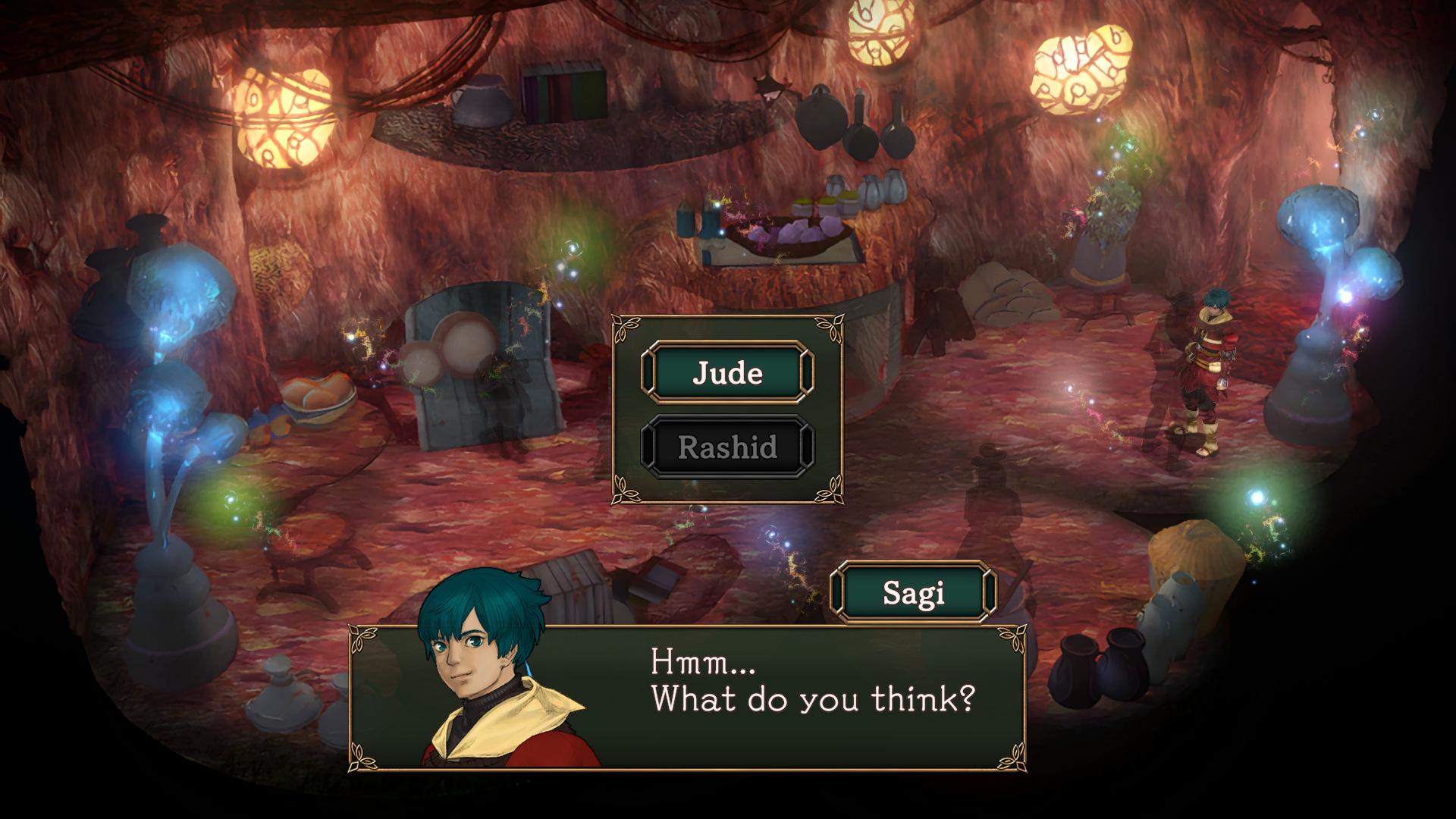Select the Rashid dialogue choice

click(x=727, y=447)
